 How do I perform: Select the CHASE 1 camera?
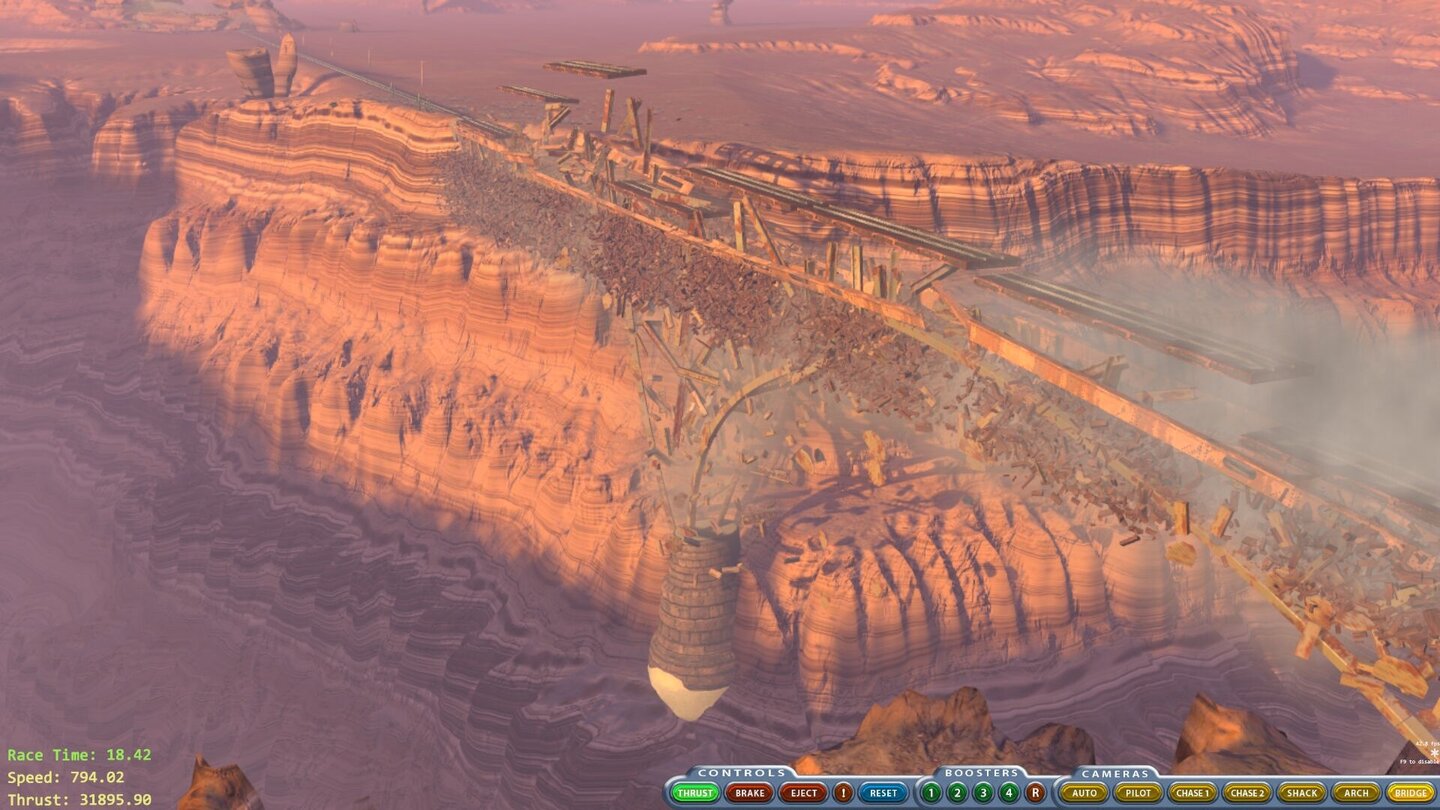(1192, 792)
